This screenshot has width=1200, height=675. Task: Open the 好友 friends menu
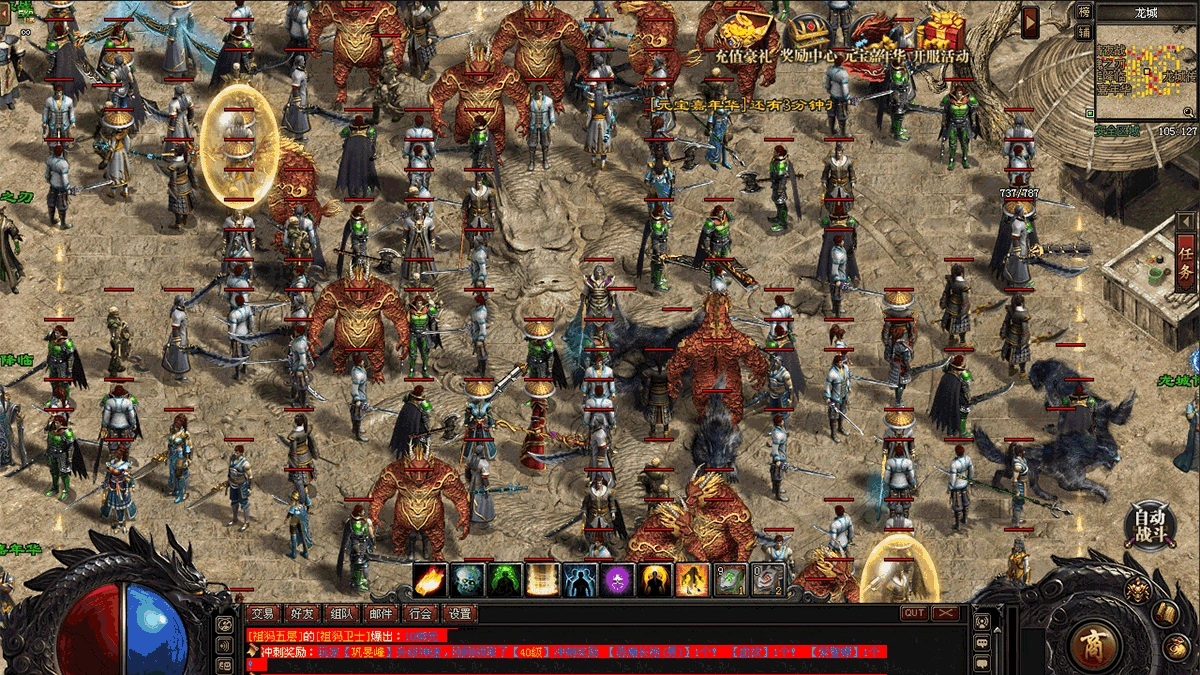tap(301, 613)
